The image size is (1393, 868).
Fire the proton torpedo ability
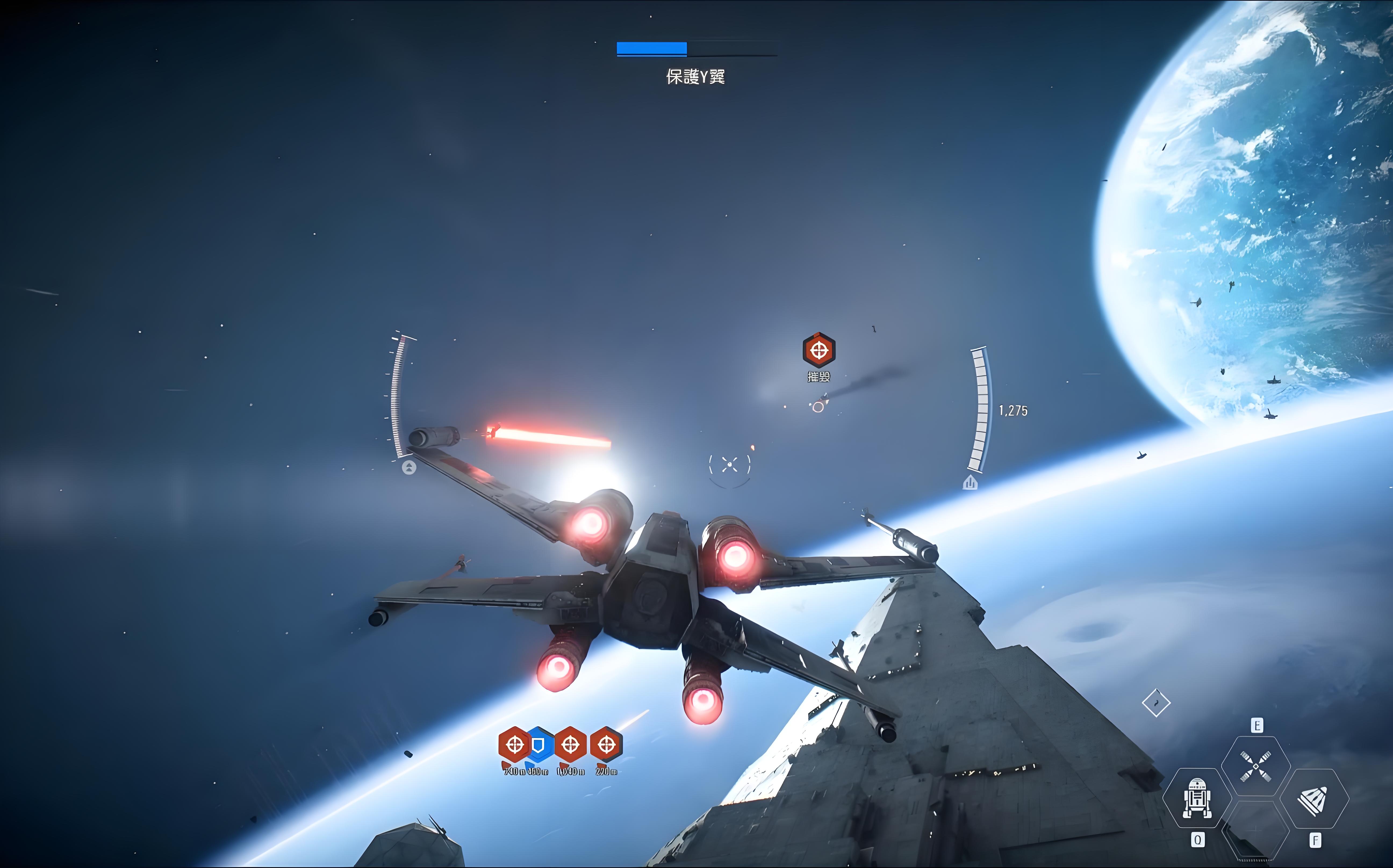pyautogui.click(x=1314, y=799)
